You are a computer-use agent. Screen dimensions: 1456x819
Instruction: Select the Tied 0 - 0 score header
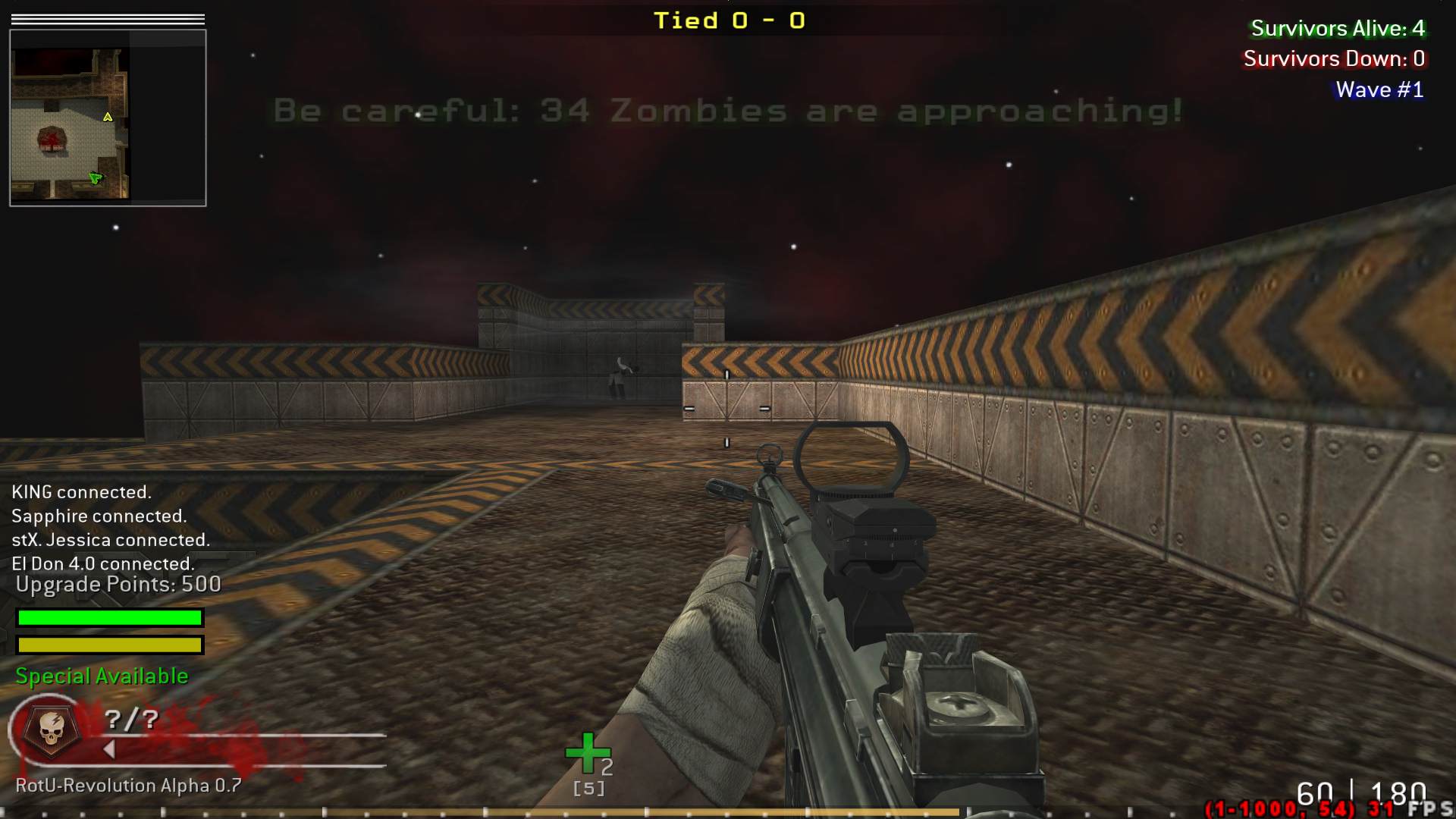click(730, 20)
